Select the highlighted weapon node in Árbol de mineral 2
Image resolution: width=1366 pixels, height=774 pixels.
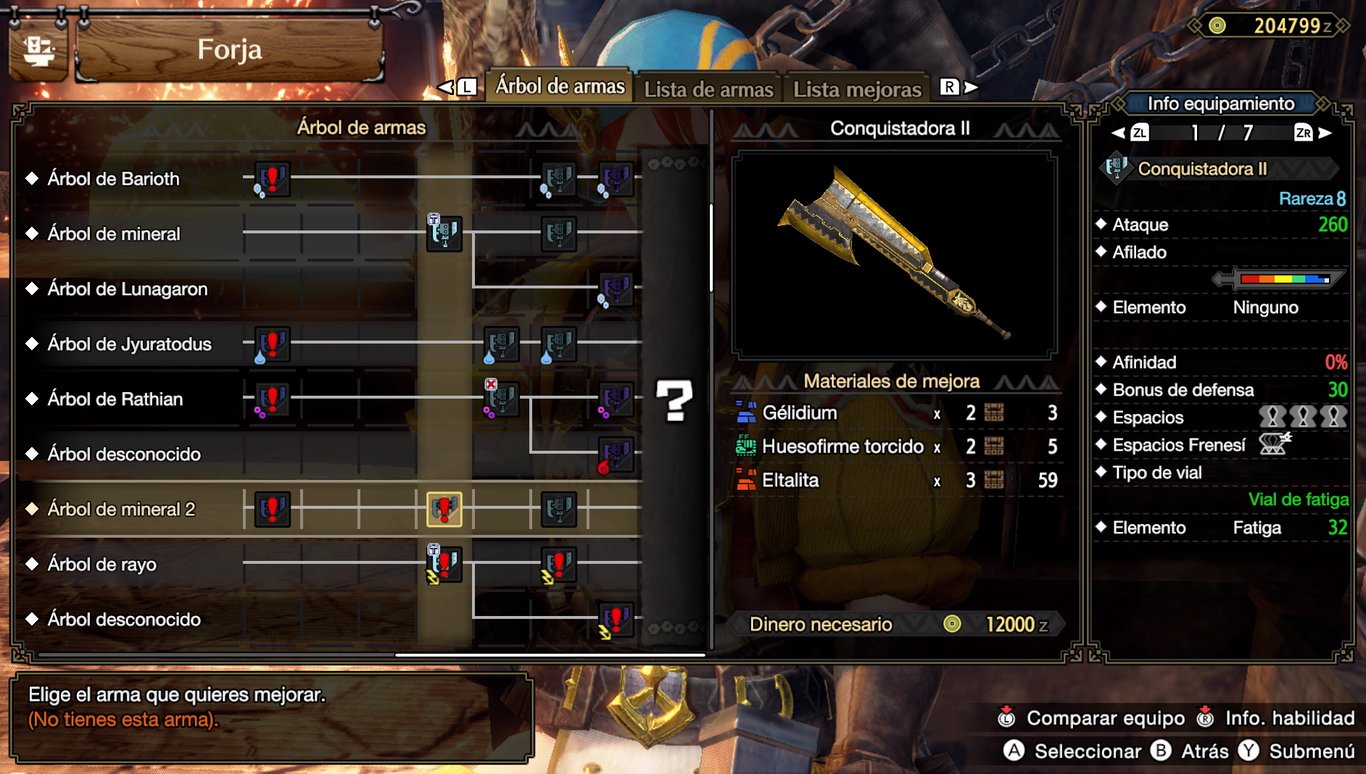[444, 509]
